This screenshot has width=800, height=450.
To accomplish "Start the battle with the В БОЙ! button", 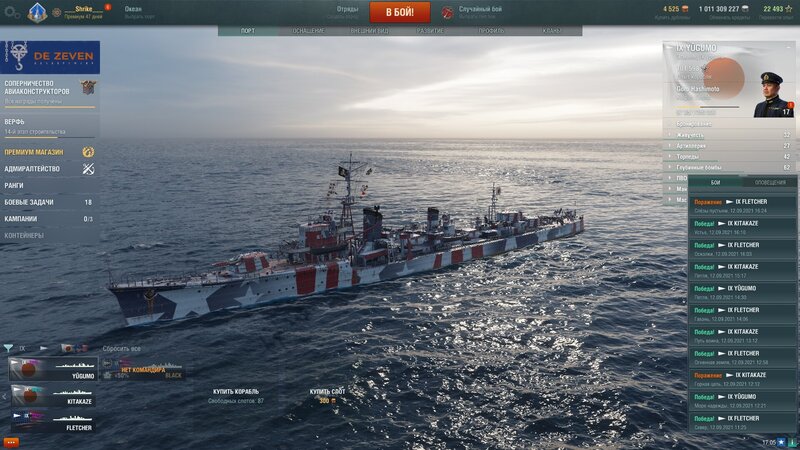I will coord(400,12).
